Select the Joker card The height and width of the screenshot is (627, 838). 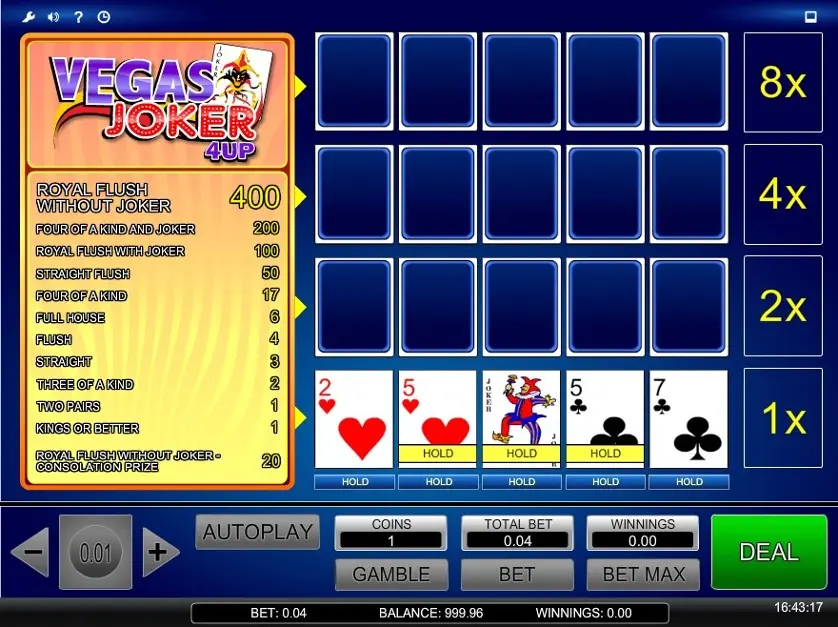[521, 419]
